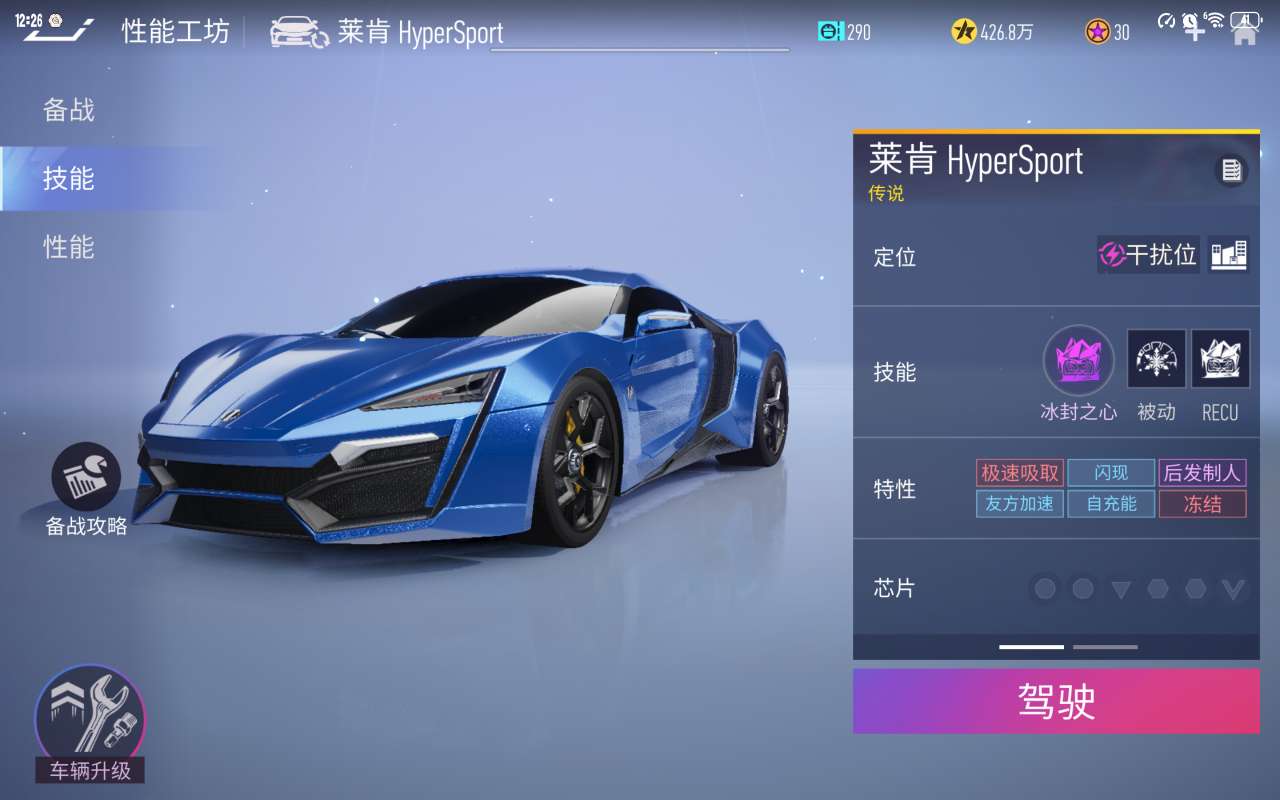The image size is (1280, 800).
Task: Show the 后发制人 trait
Action: click(1202, 473)
